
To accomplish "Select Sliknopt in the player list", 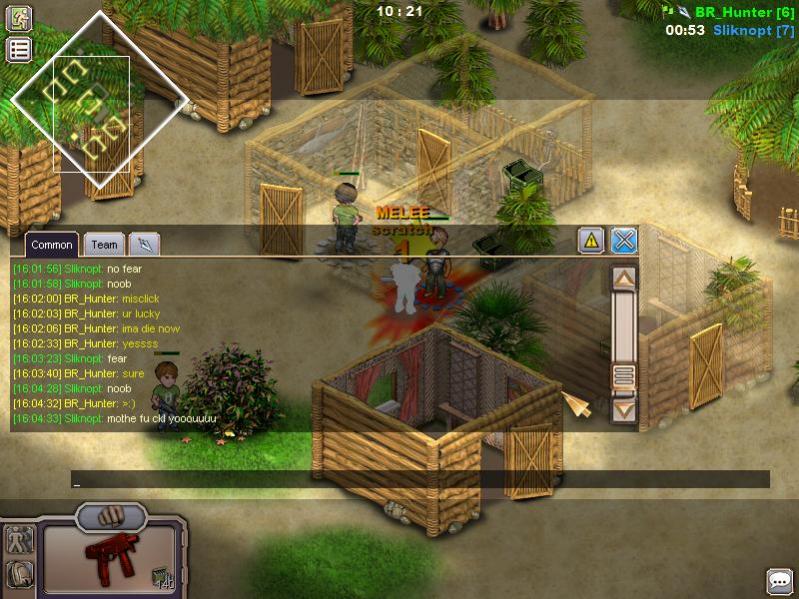I will tap(754, 30).
